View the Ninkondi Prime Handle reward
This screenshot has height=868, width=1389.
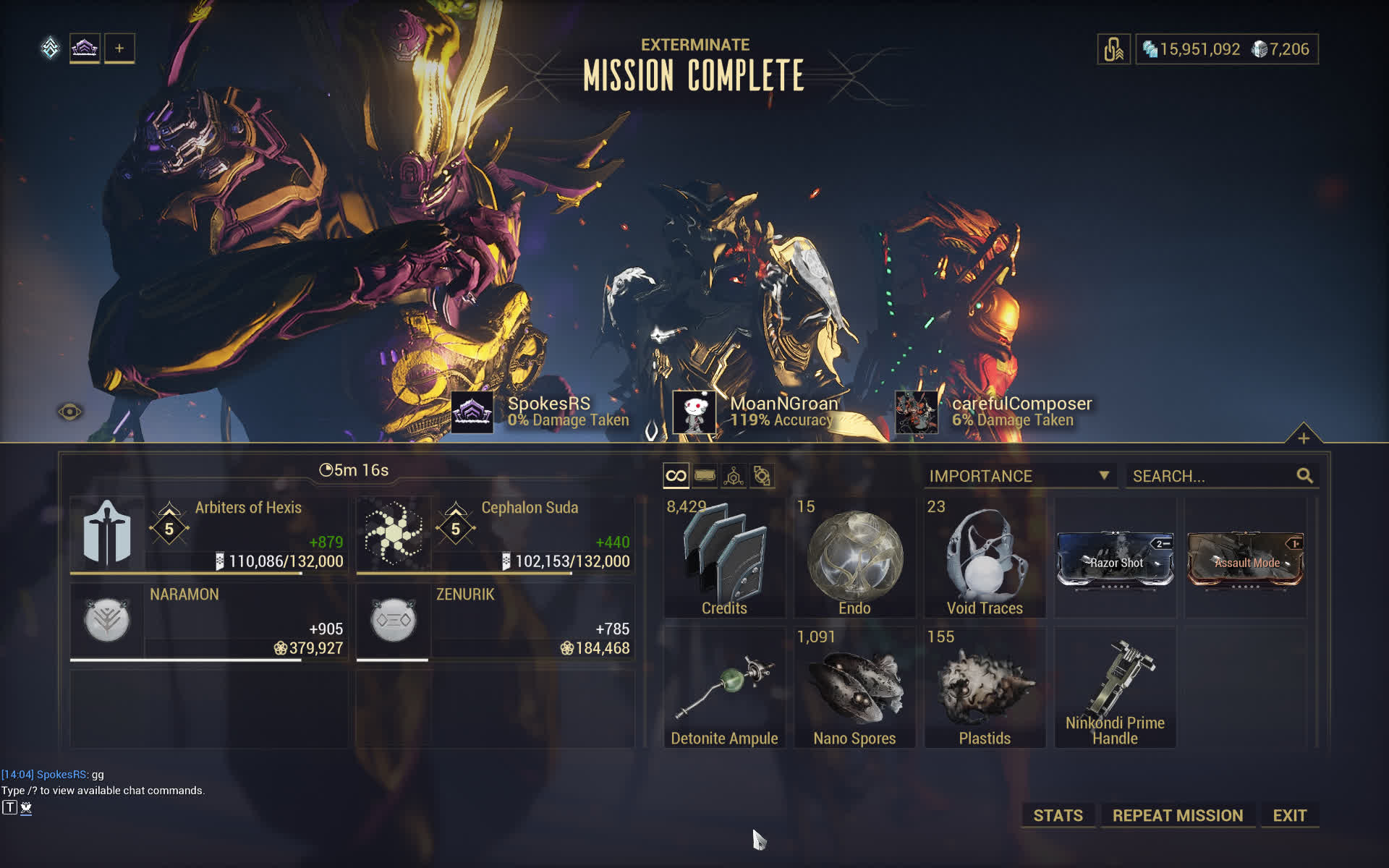click(1115, 687)
